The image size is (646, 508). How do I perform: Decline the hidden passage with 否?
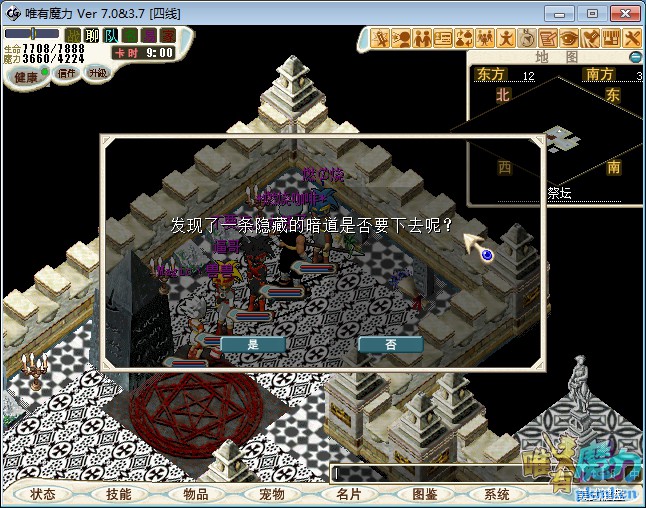click(390, 343)
